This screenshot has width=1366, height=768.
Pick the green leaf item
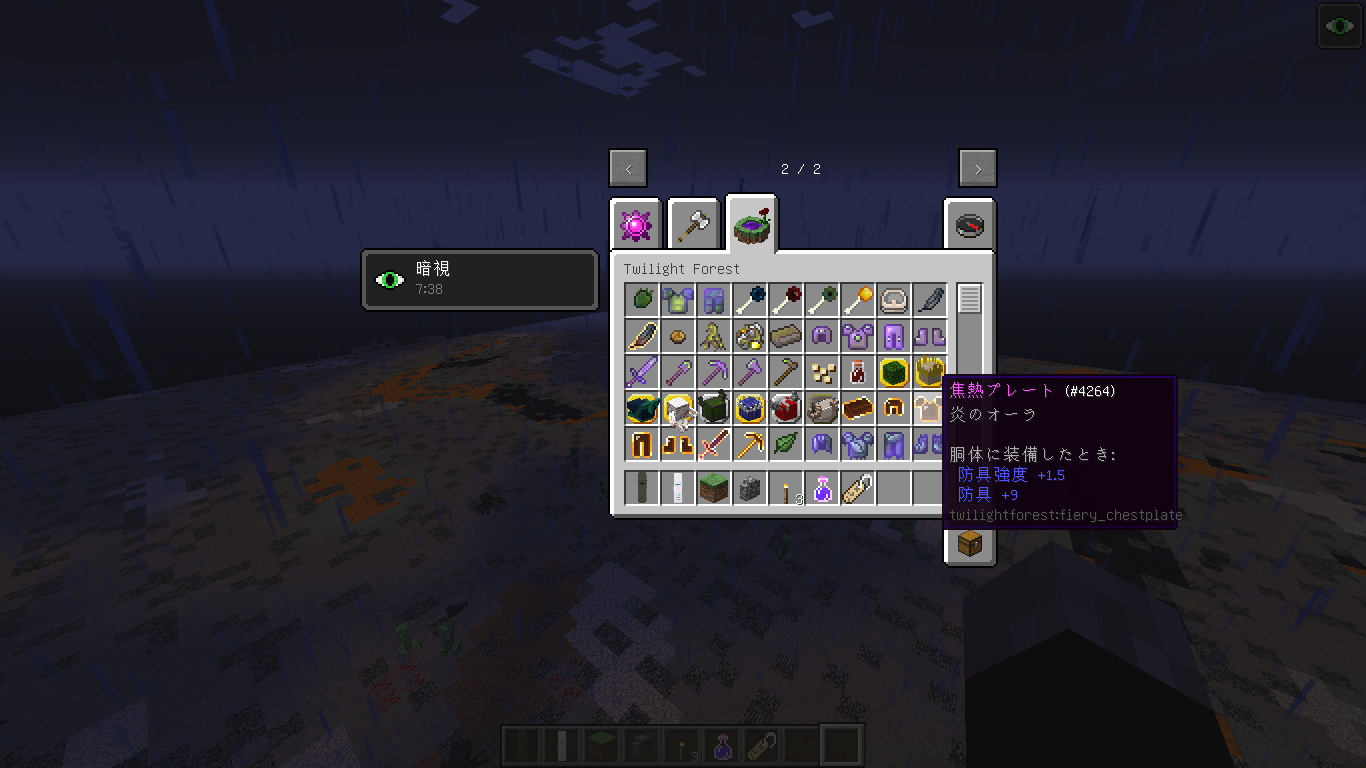[x=785, y=444]
